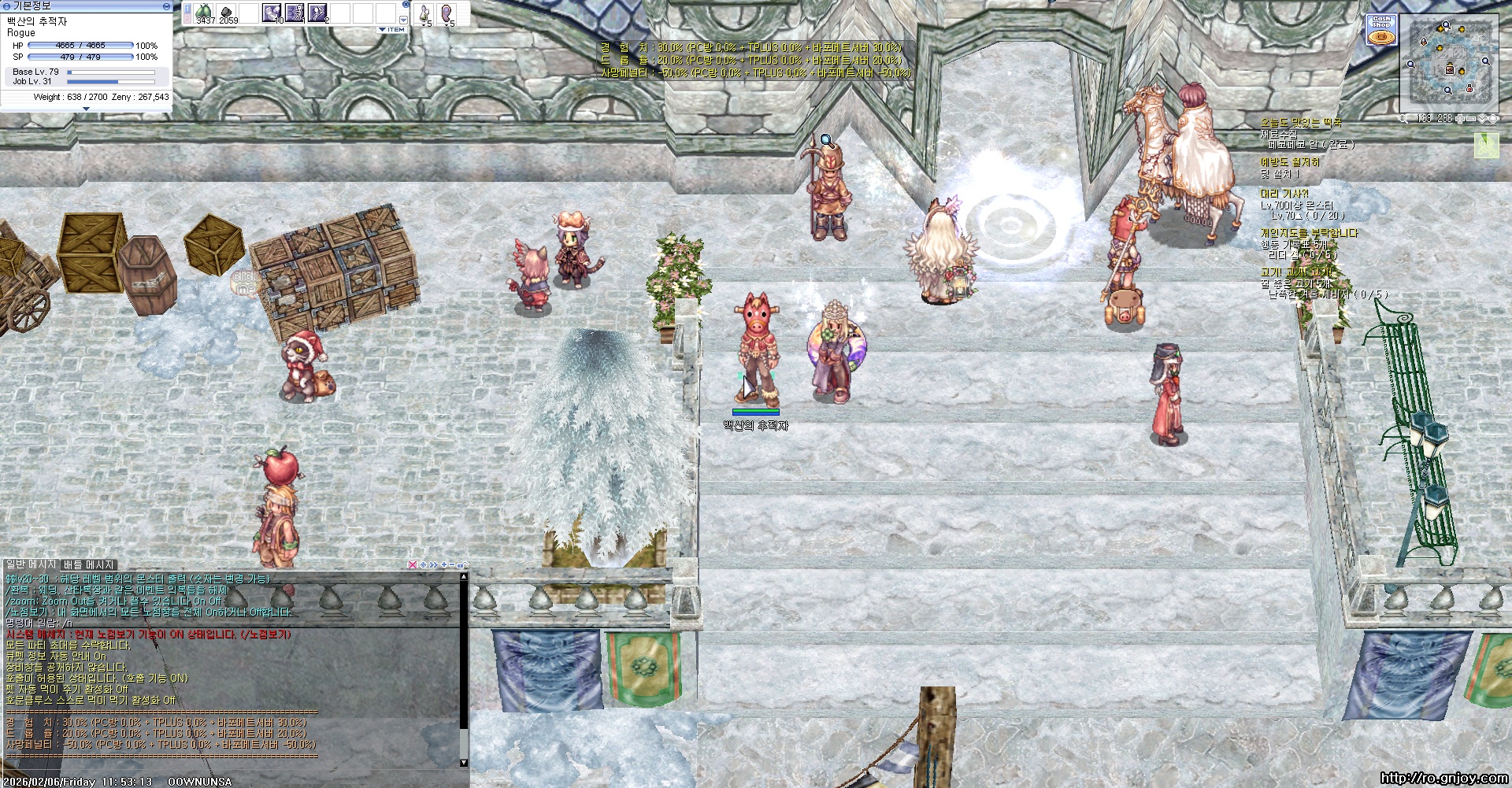1512x788 pixels.
Task: Zoom in the minimap with plus button
Action: (1460, 119)
